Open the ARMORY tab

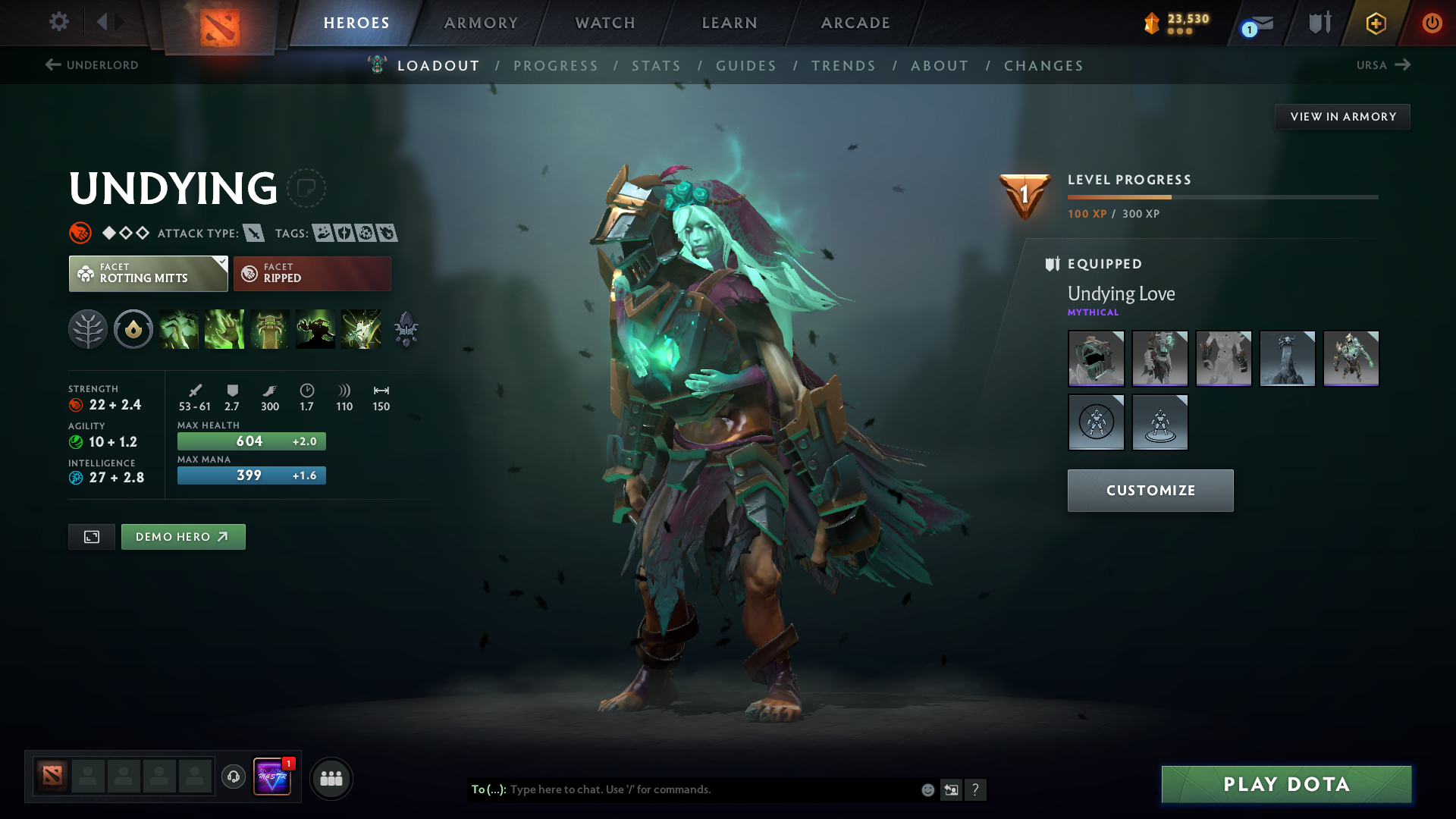pyautogui.click(x=481, y=23)
